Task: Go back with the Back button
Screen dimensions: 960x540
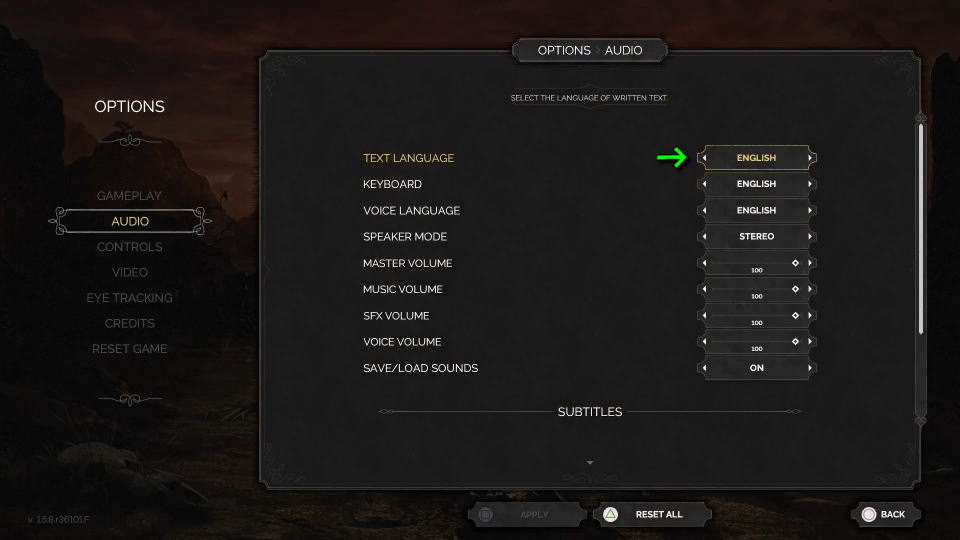Action: tap(884, 514)
